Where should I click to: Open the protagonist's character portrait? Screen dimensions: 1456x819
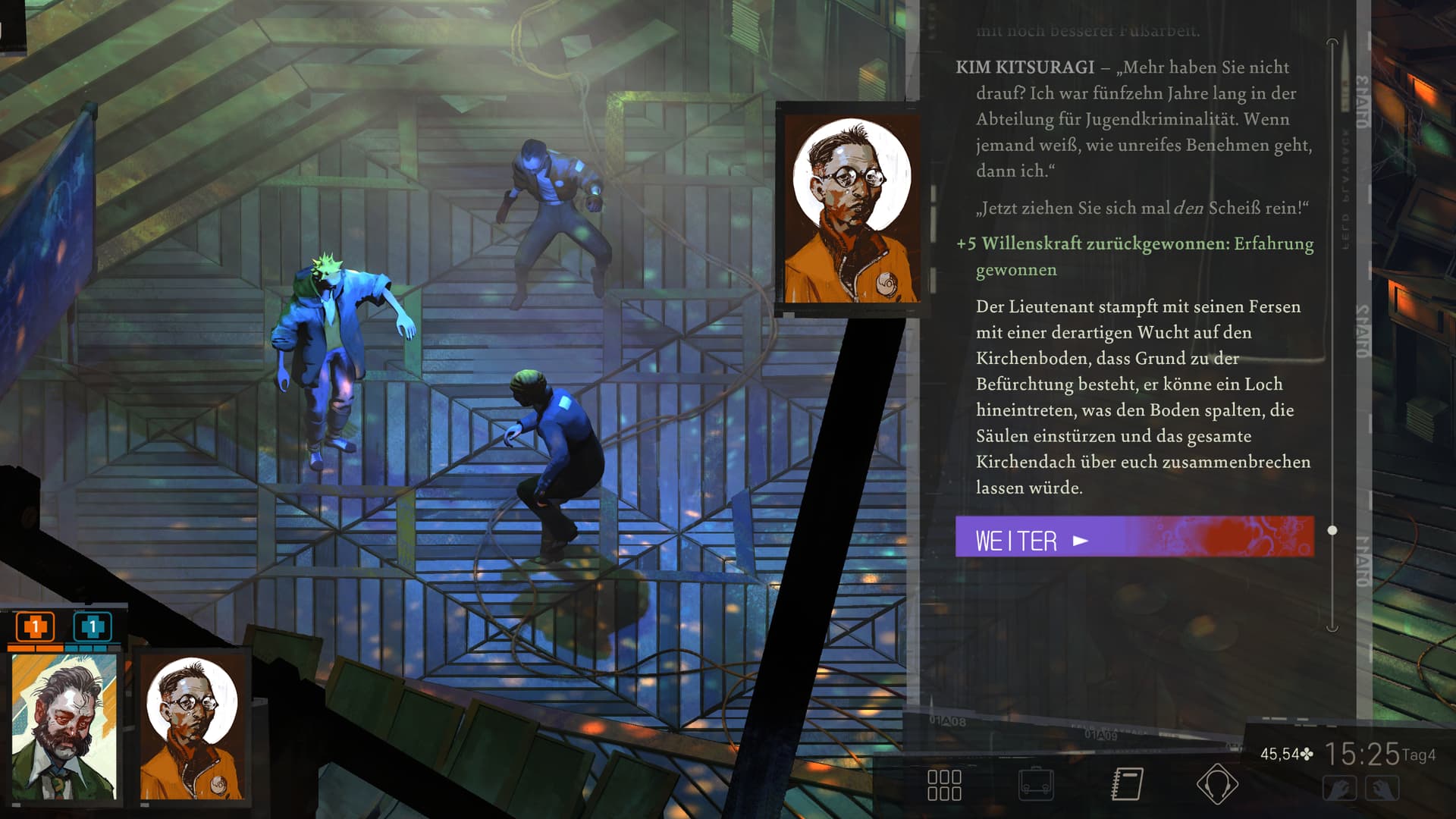click(x=65, y=726)
